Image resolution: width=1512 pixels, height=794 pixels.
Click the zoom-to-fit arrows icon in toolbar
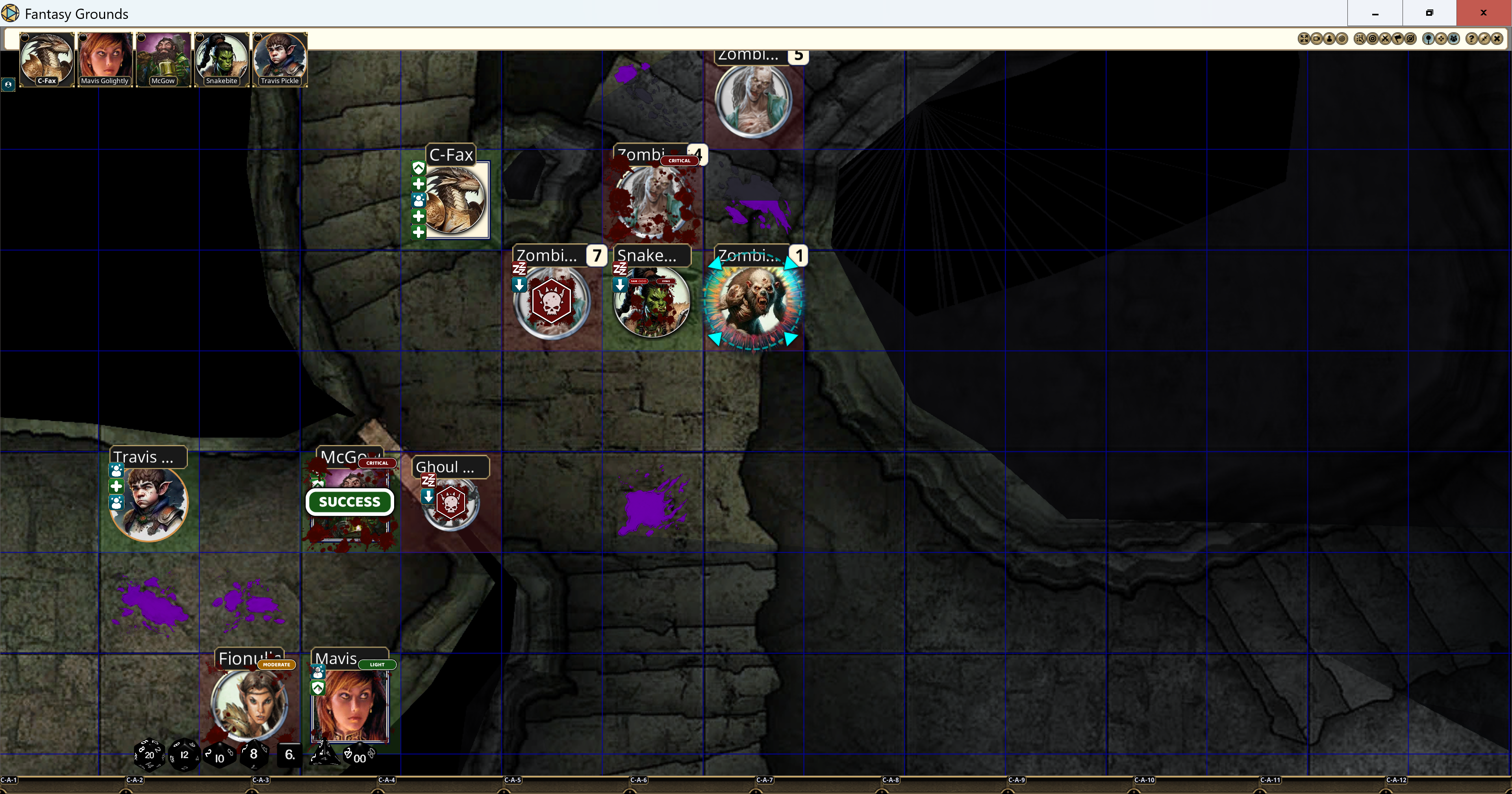(1304, 38)
